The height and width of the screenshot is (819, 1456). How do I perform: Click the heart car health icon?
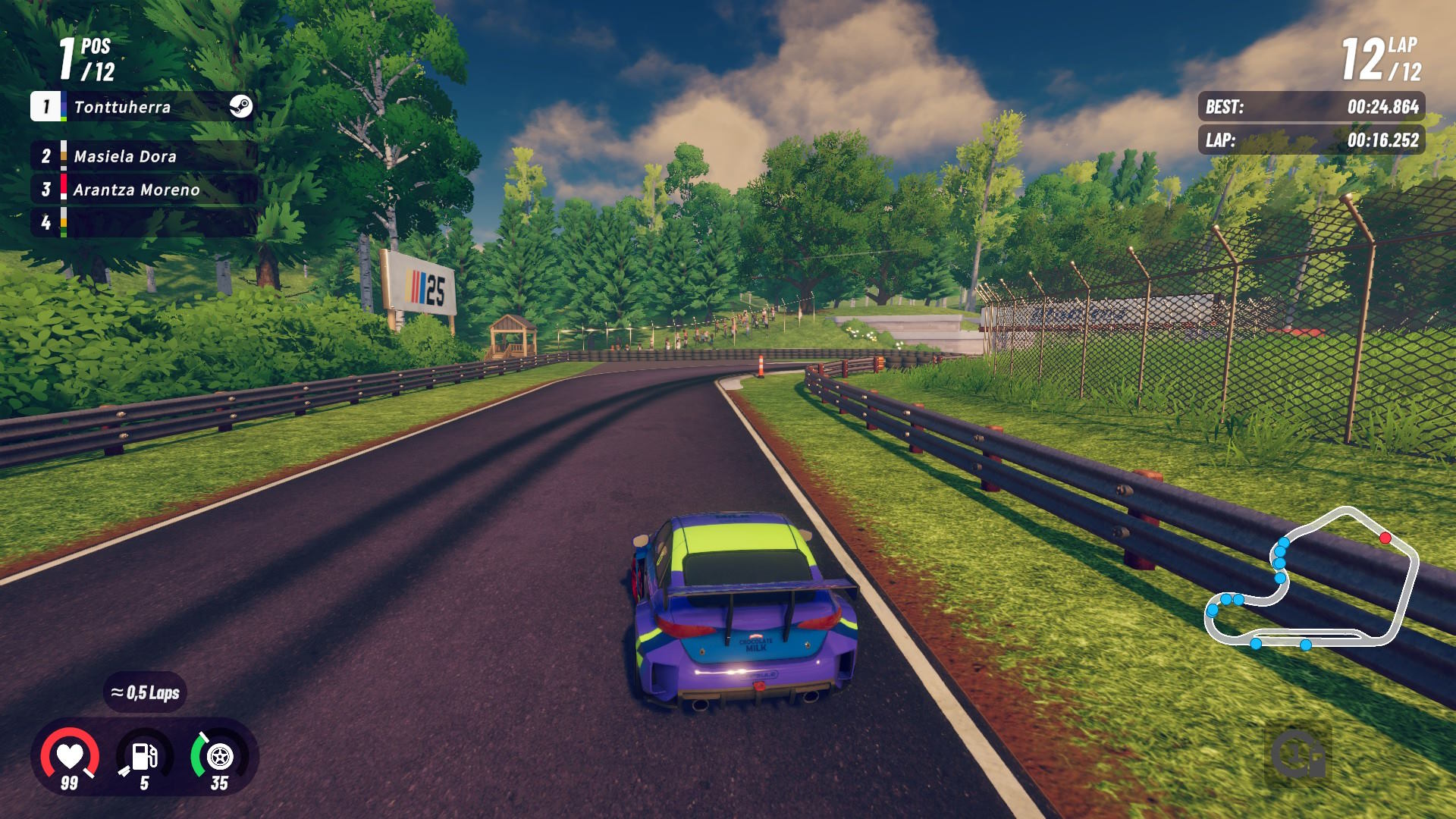pos(70,756)
